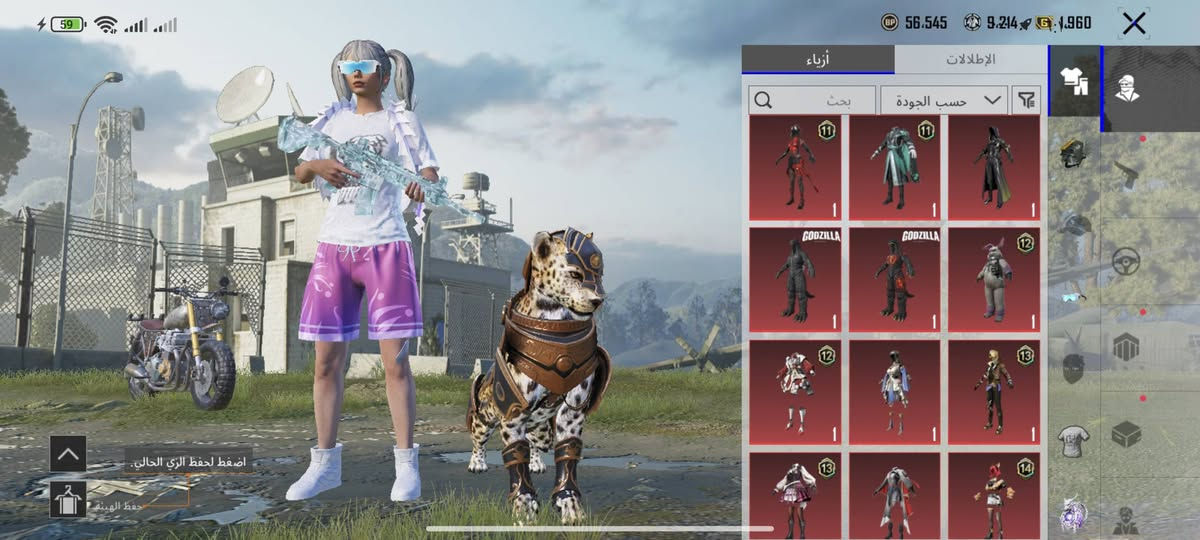Click the بحث search field

point(812,100)
